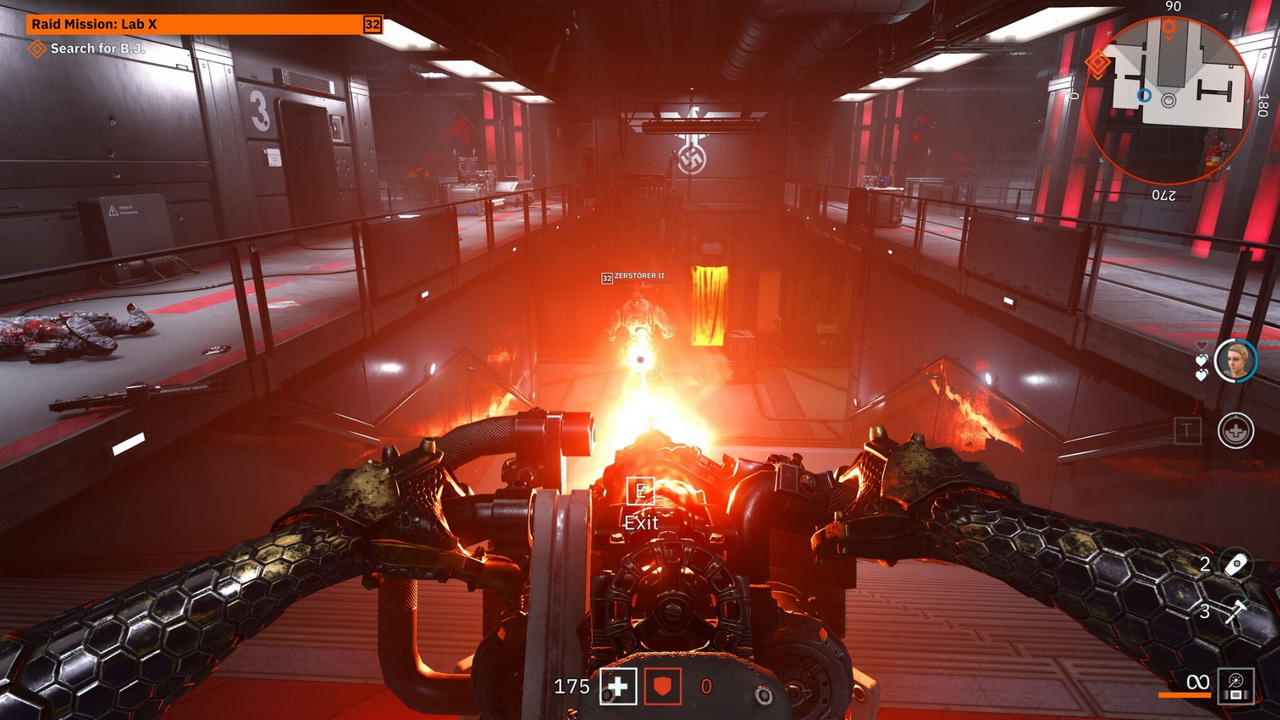Select the co-op partner portrait
This screenshot has width=1280, height=720.
[1235, 360]
